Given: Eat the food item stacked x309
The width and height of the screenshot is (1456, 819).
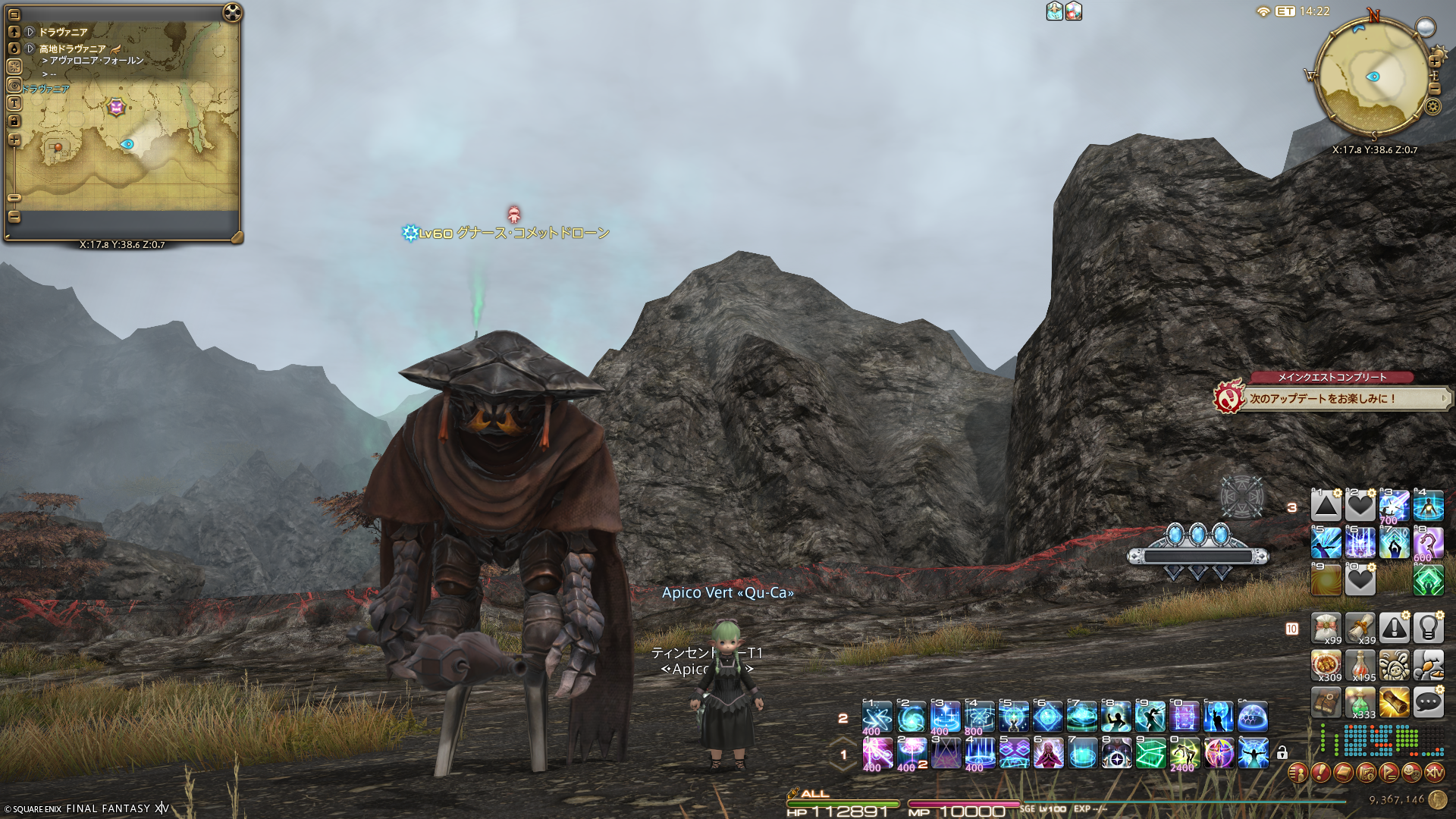Looking at the screenshot, I should tap(1326, 665).
